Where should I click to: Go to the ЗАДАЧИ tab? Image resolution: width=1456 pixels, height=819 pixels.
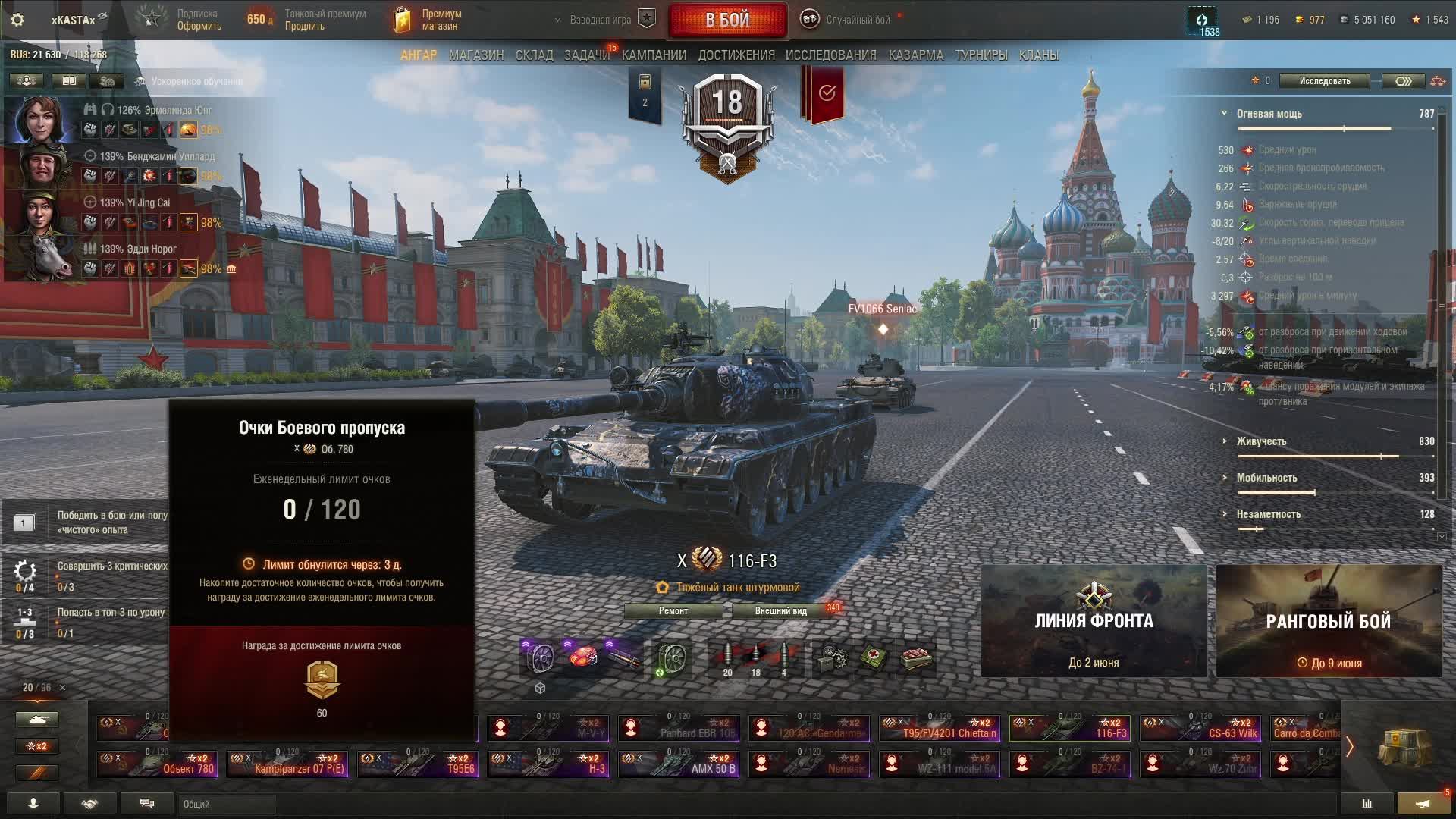click(586, 55)
